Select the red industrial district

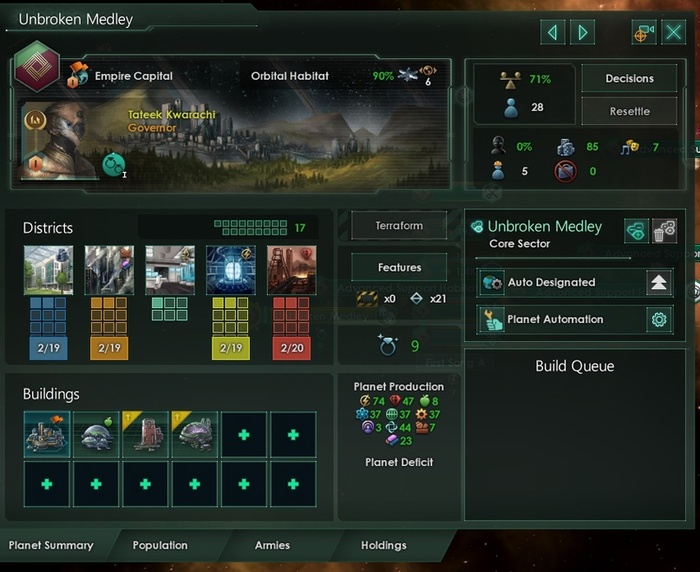point(292,270)
